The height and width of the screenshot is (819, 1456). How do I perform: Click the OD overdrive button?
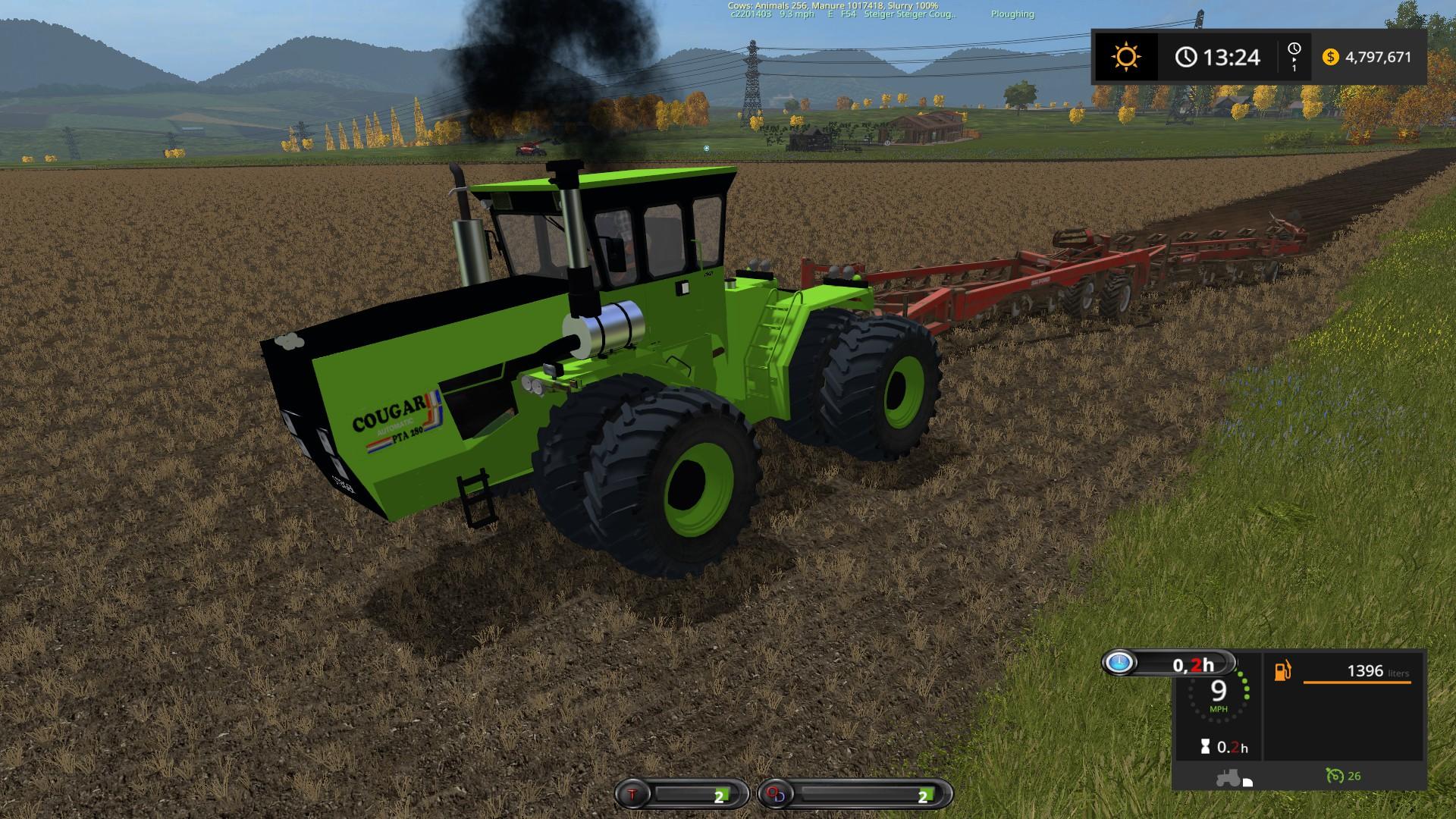pyautogui.click(x=777, y=795)
